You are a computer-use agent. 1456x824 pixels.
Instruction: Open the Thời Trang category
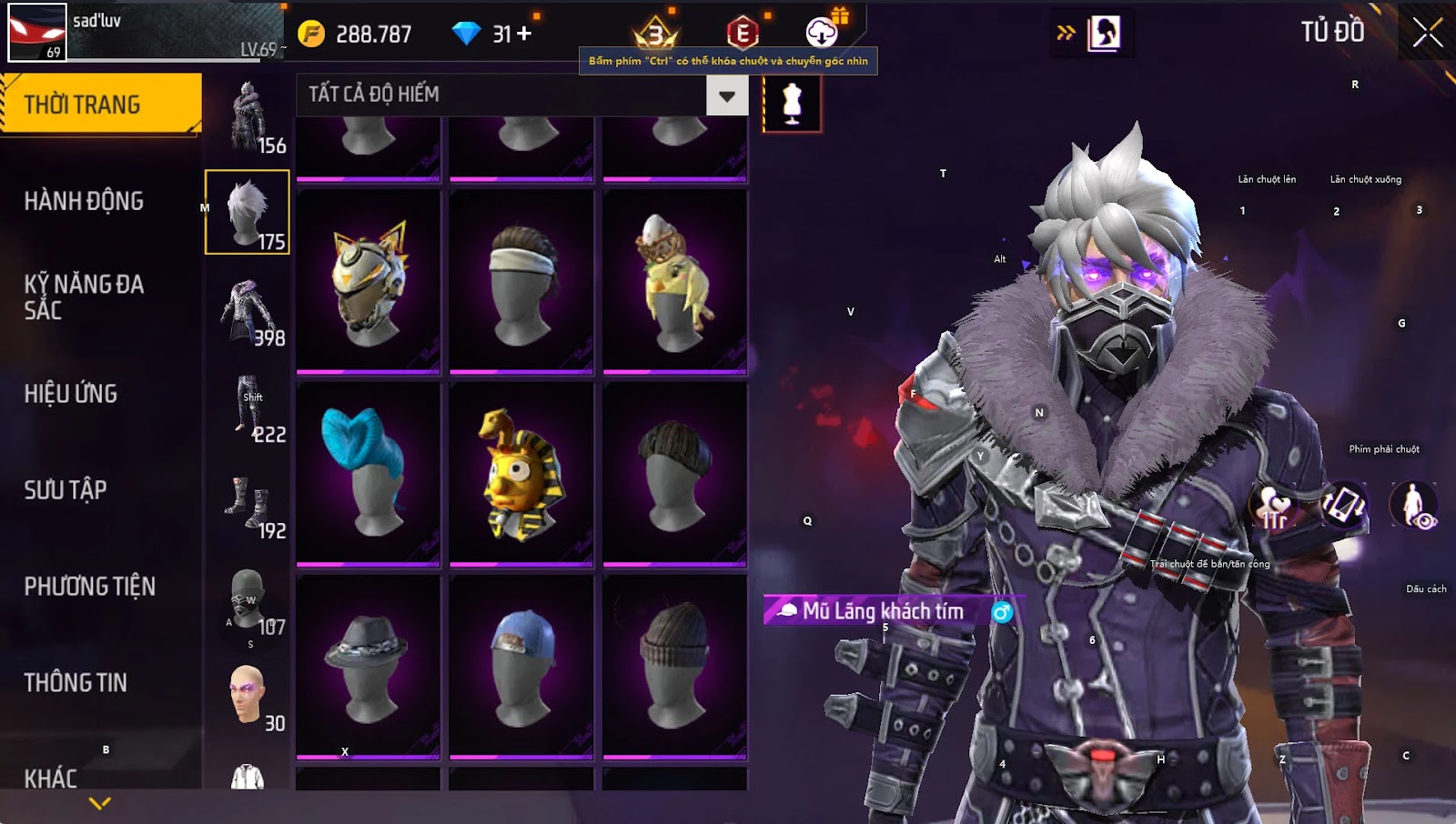pos(100,104)
